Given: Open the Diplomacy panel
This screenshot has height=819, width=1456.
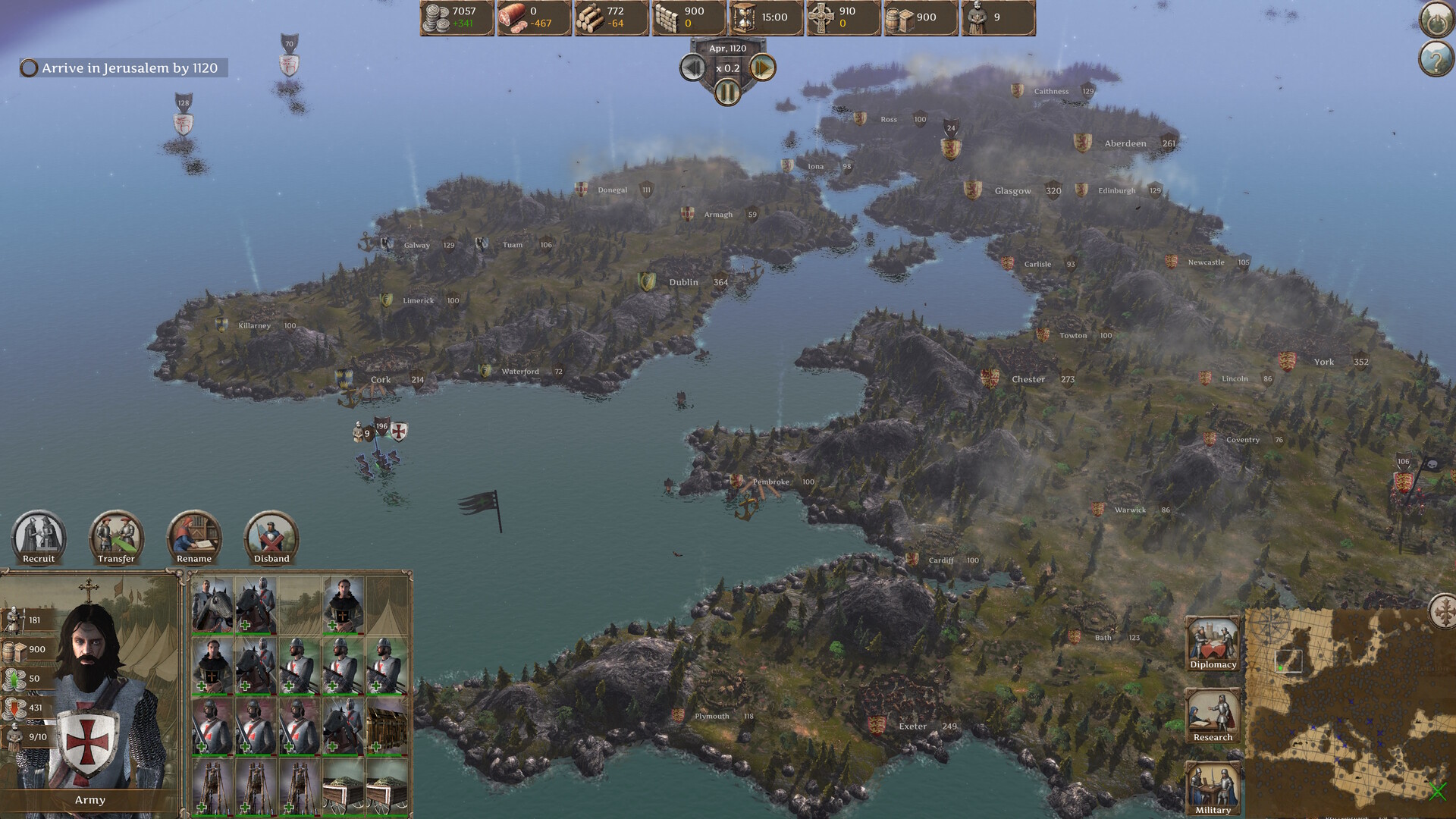Looking at the screenshot, I should [1212, 641].
